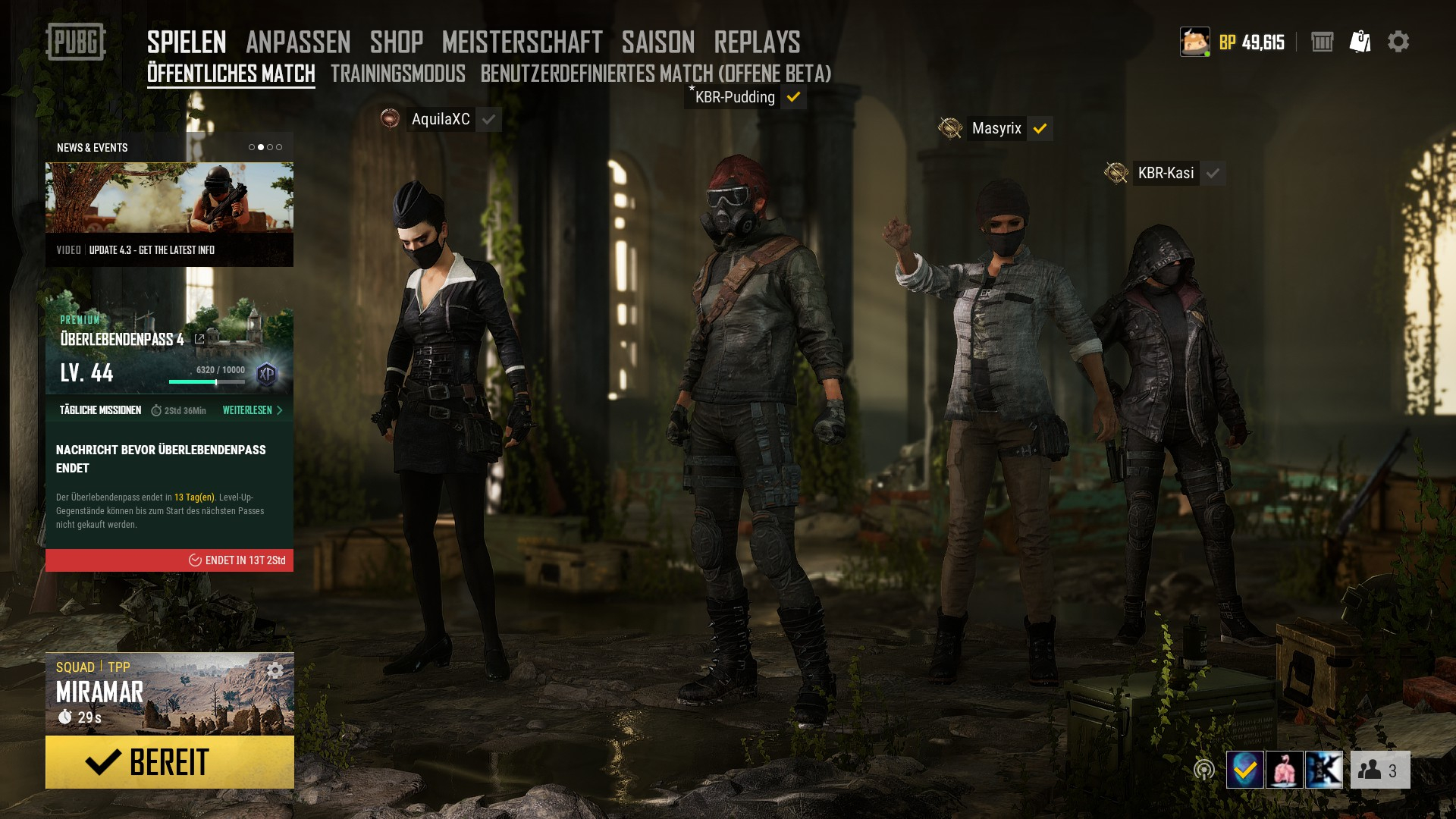The image size is (1456, 819).
Task: Open the Anpassen menu
Action: point(298,42)
